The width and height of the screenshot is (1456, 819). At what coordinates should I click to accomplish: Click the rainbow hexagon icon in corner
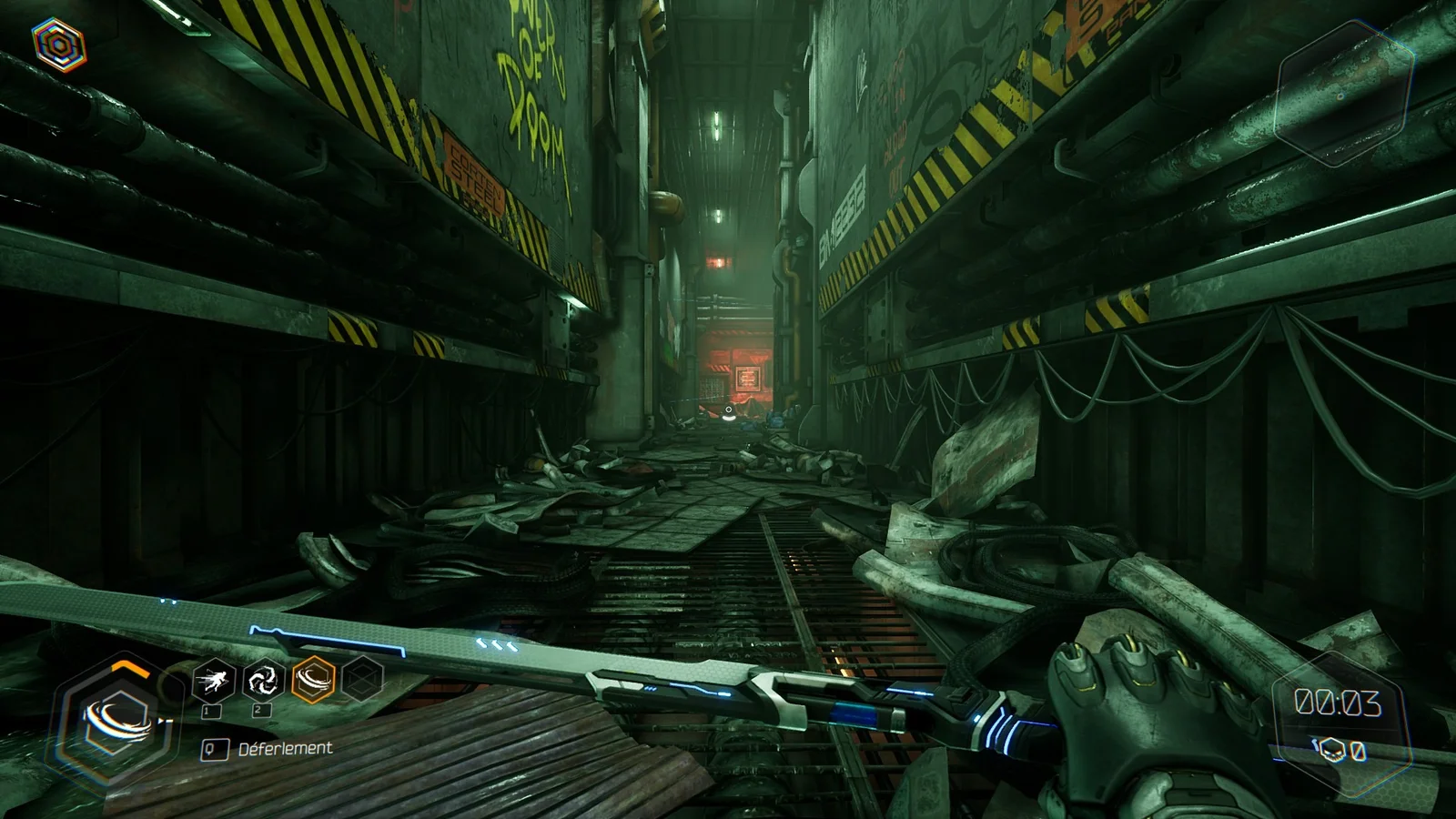pos(59,44)
